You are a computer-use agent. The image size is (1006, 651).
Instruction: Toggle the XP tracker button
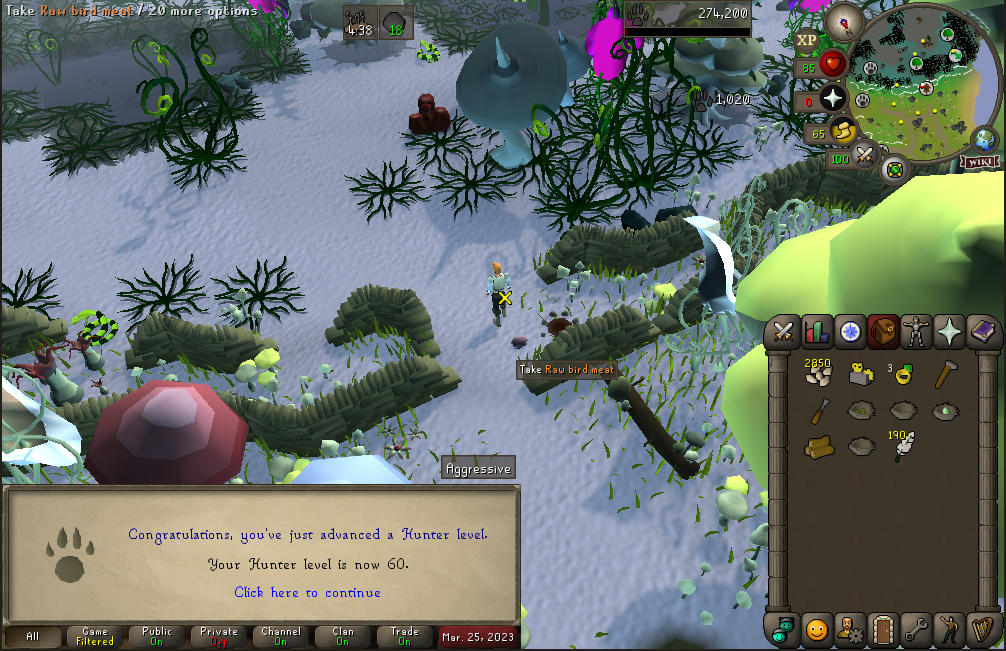[x=807, y=41]
